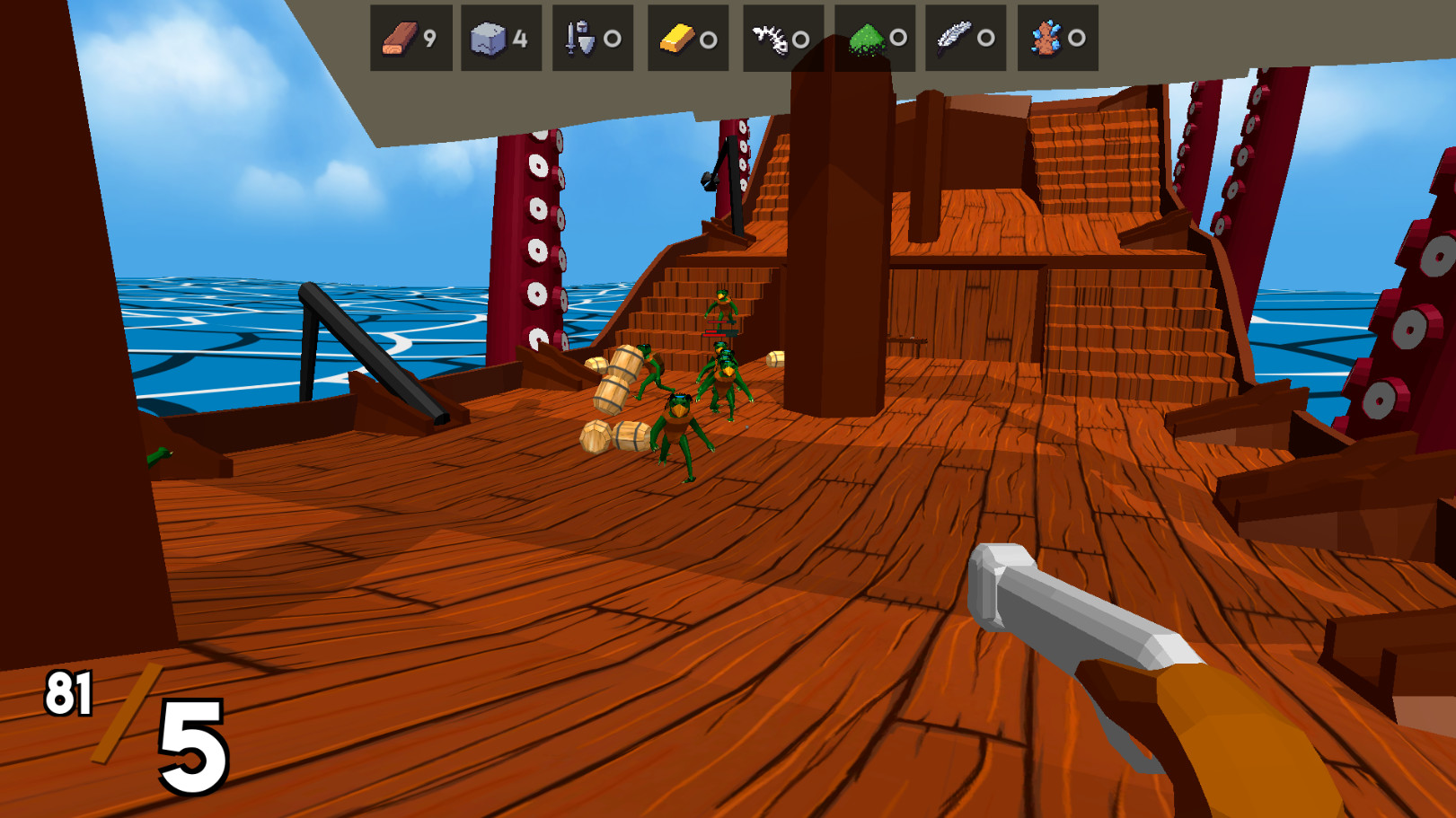Click the gold bar resource icon
This screenshot has height=818, width=1456.
674,38
